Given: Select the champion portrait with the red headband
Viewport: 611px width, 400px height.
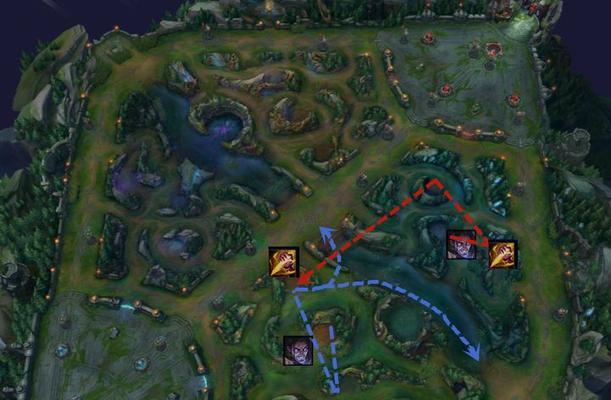Looking at the screenshot, I should coord(462,245).
